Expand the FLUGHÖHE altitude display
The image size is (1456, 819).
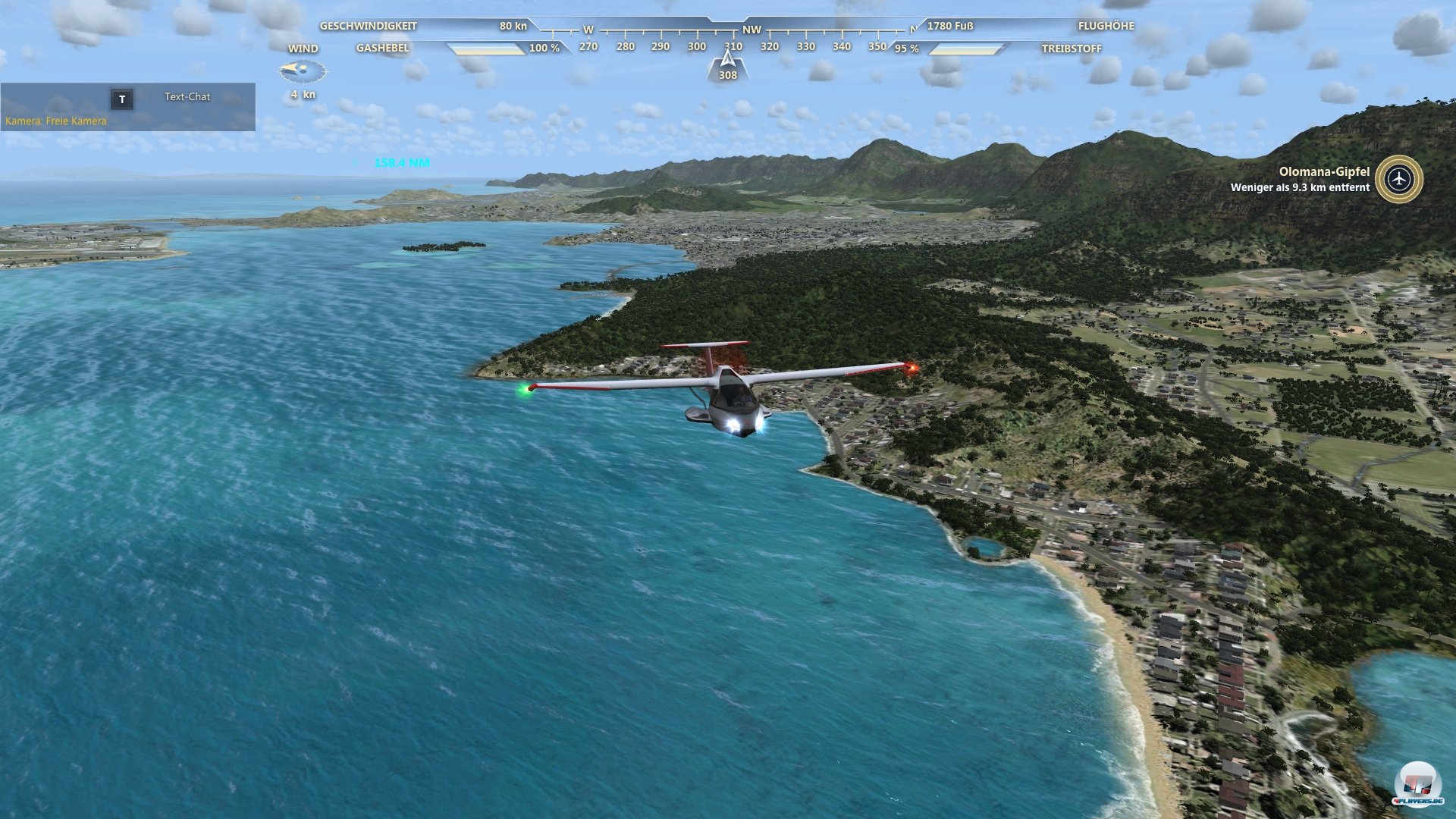click(x=1106, y=25)
